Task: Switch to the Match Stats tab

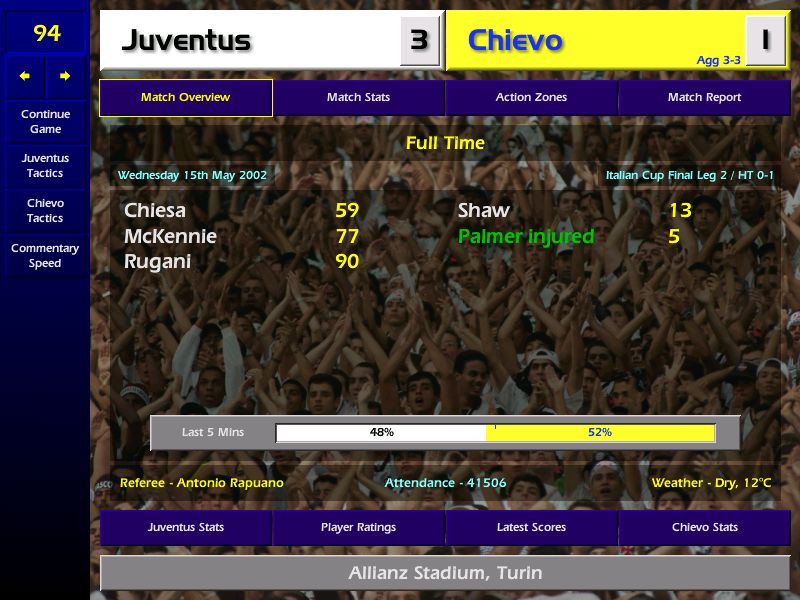Action: click(358, 98)
